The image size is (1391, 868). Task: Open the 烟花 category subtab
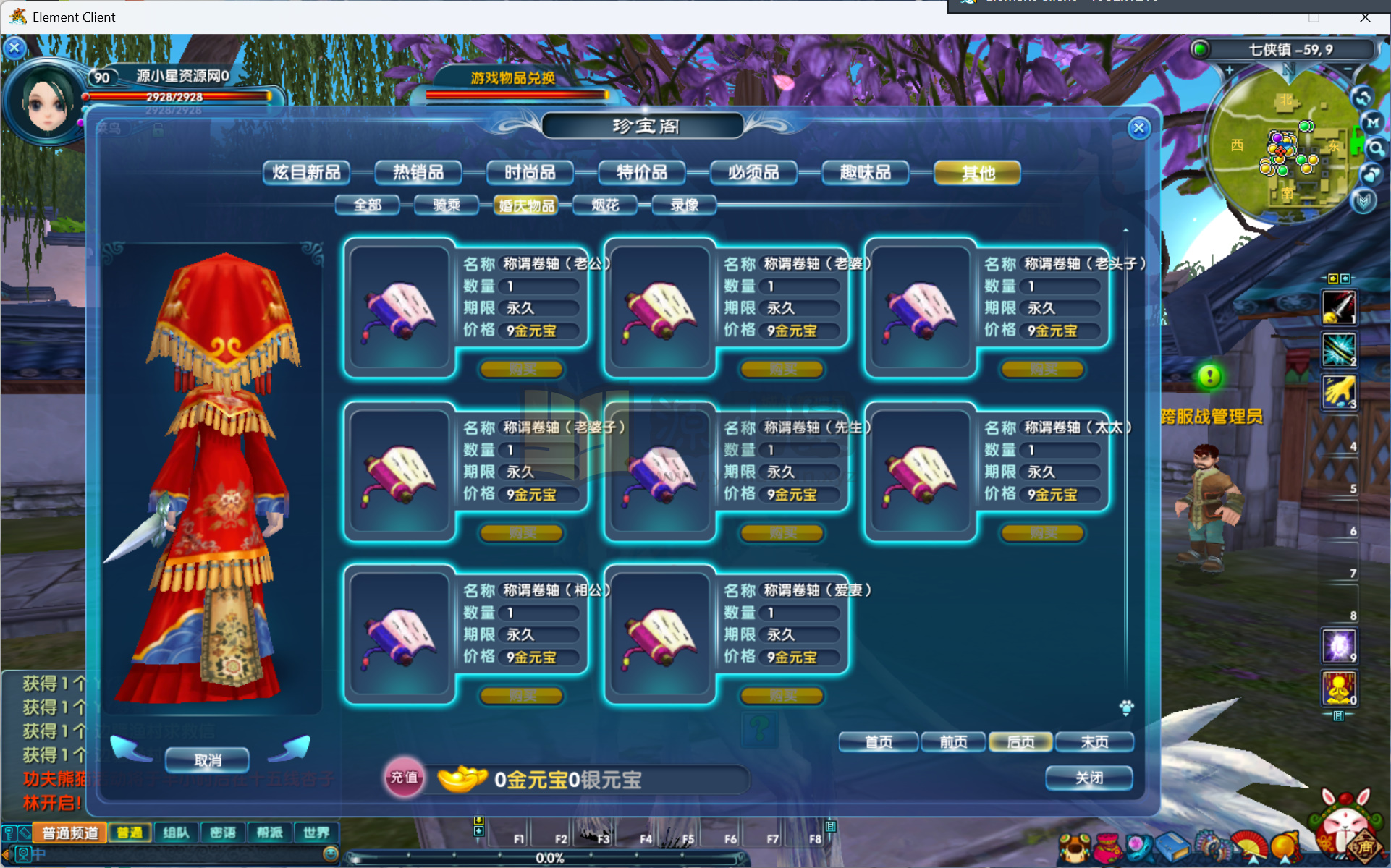point(606,205)
